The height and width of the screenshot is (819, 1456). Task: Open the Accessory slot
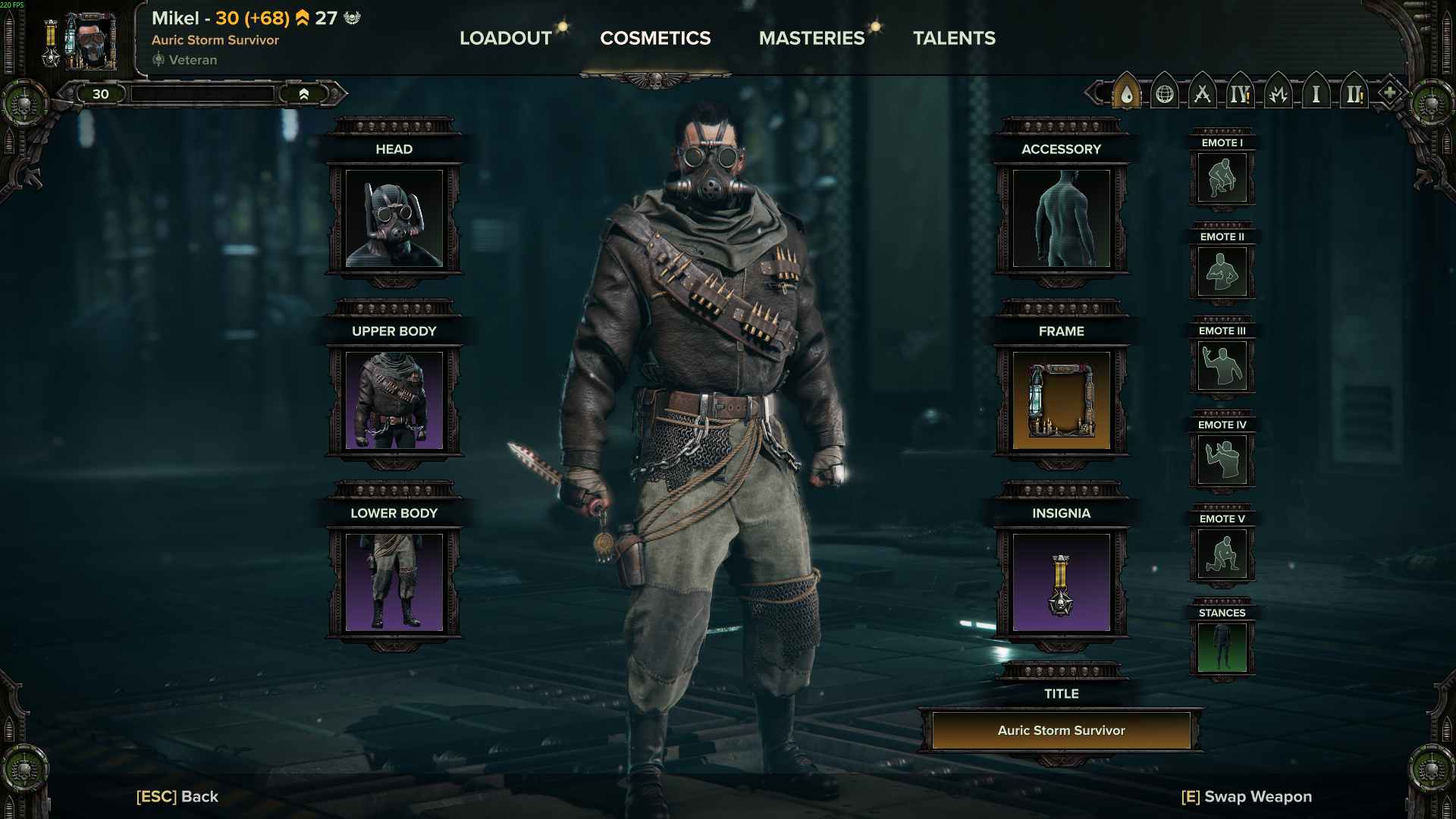1061,218
